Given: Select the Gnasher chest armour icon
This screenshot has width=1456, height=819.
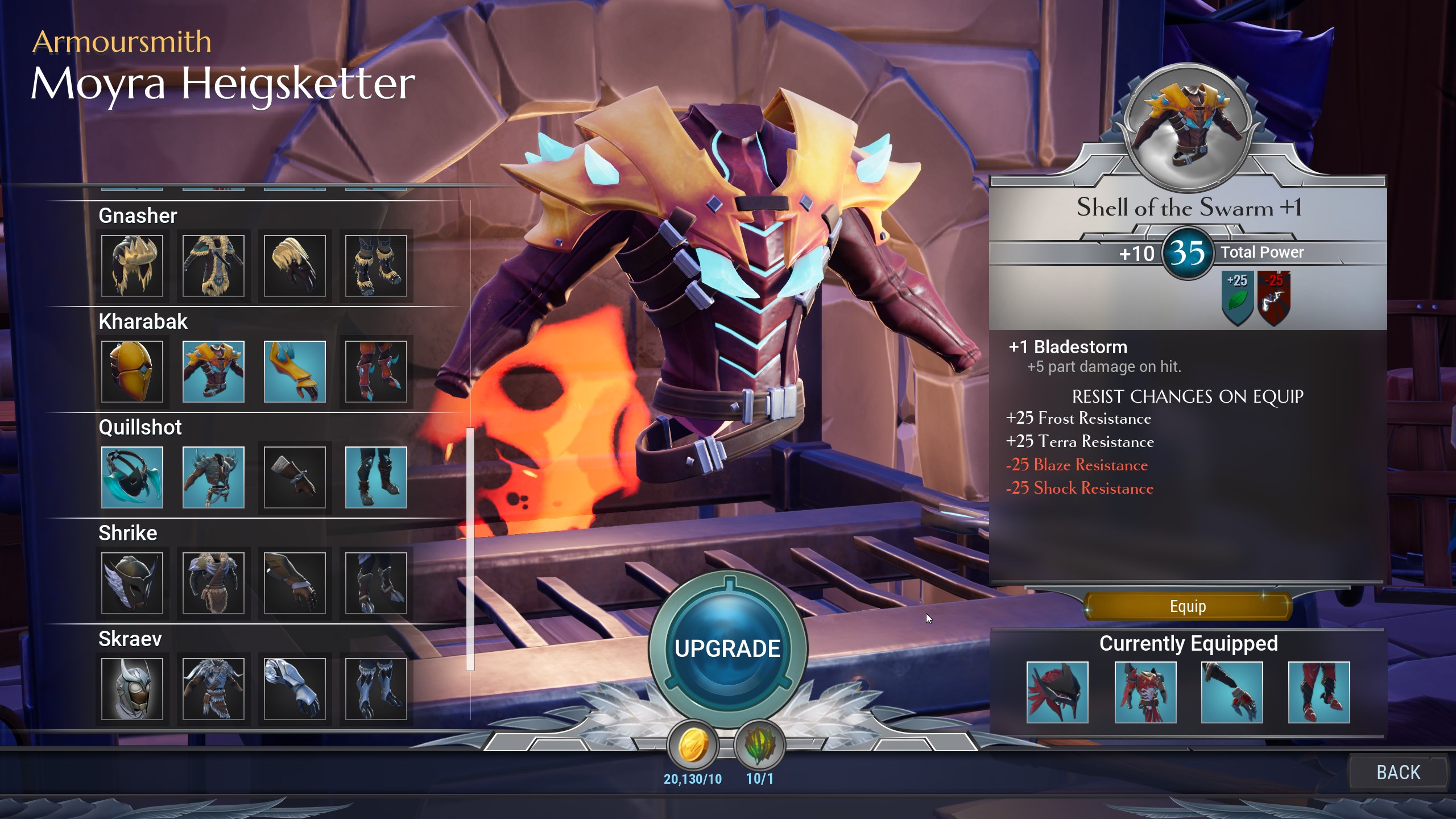Looking at the screenshot, I should 213,264.
